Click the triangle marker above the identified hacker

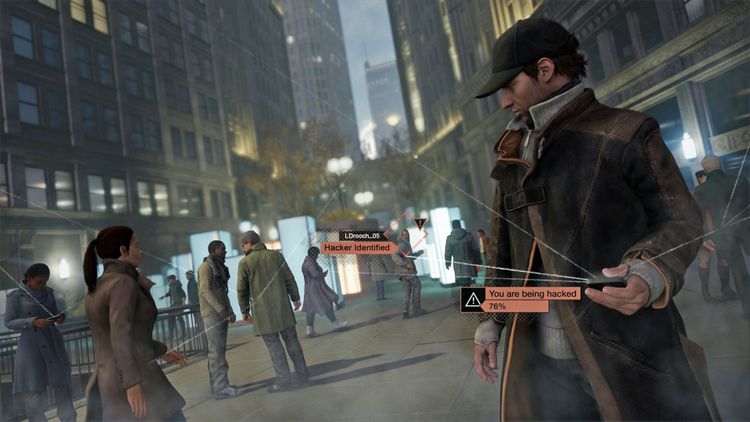point(420,223)
